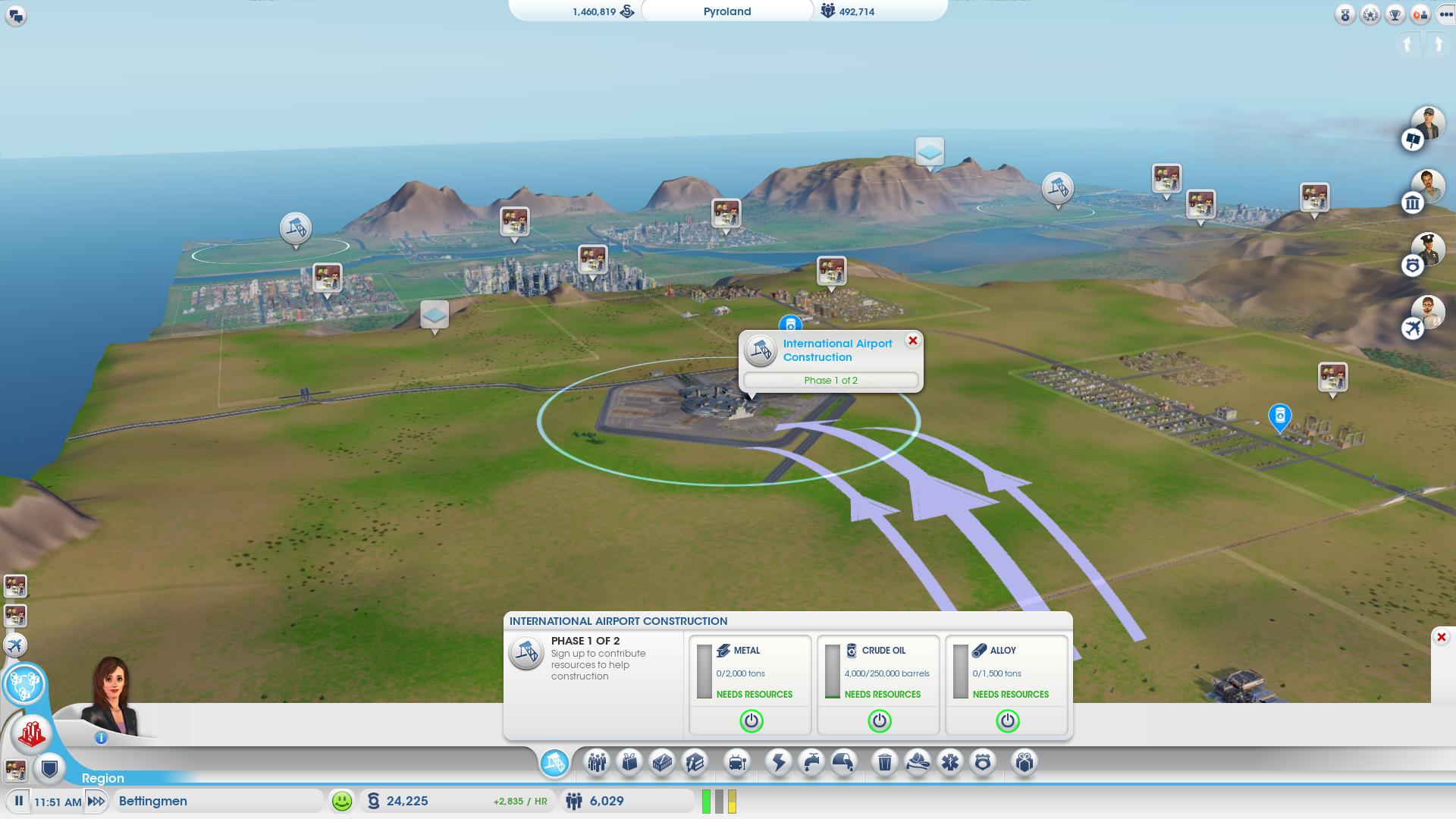Enable contributing Alloy to the airport
1456x819 pixels.
1006,722
